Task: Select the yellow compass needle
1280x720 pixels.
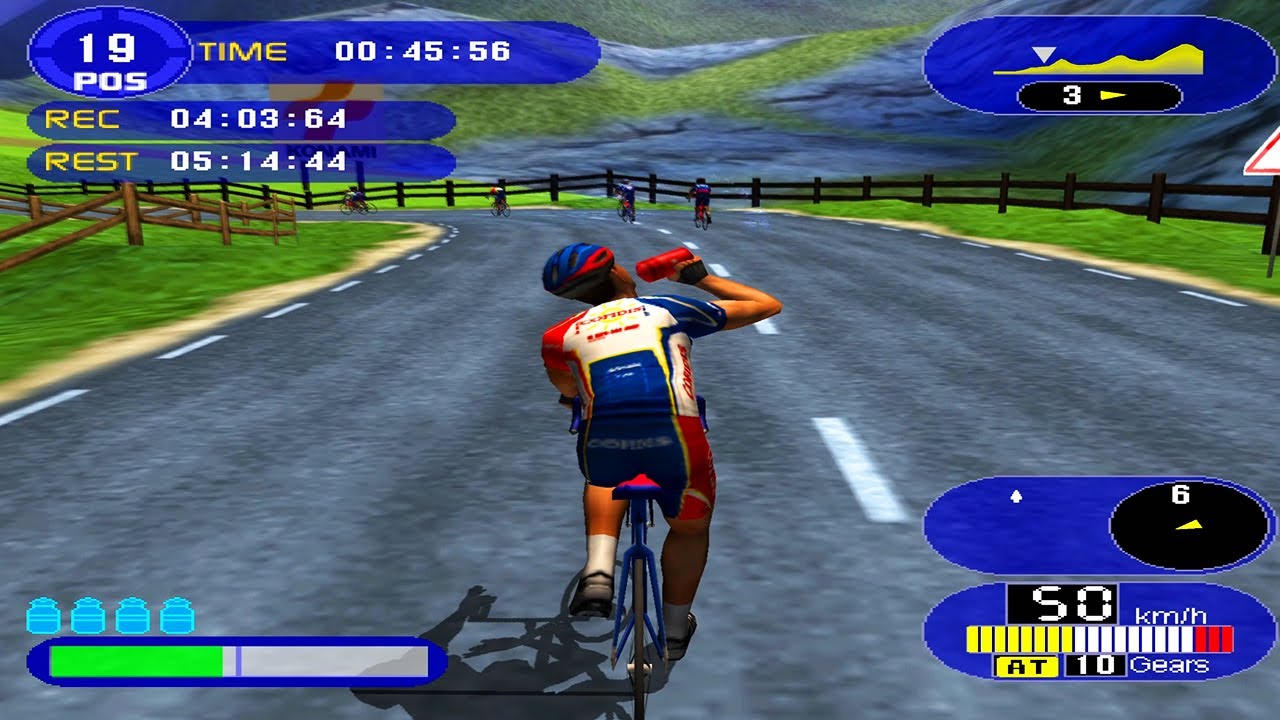Action: pyautogui.click(x=1189, y=524)
